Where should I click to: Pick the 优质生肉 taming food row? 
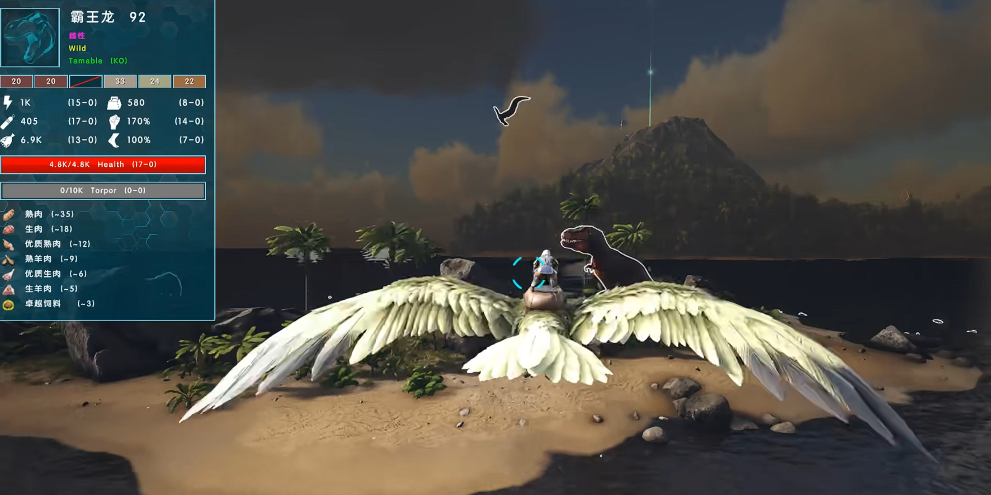[50, 274]
